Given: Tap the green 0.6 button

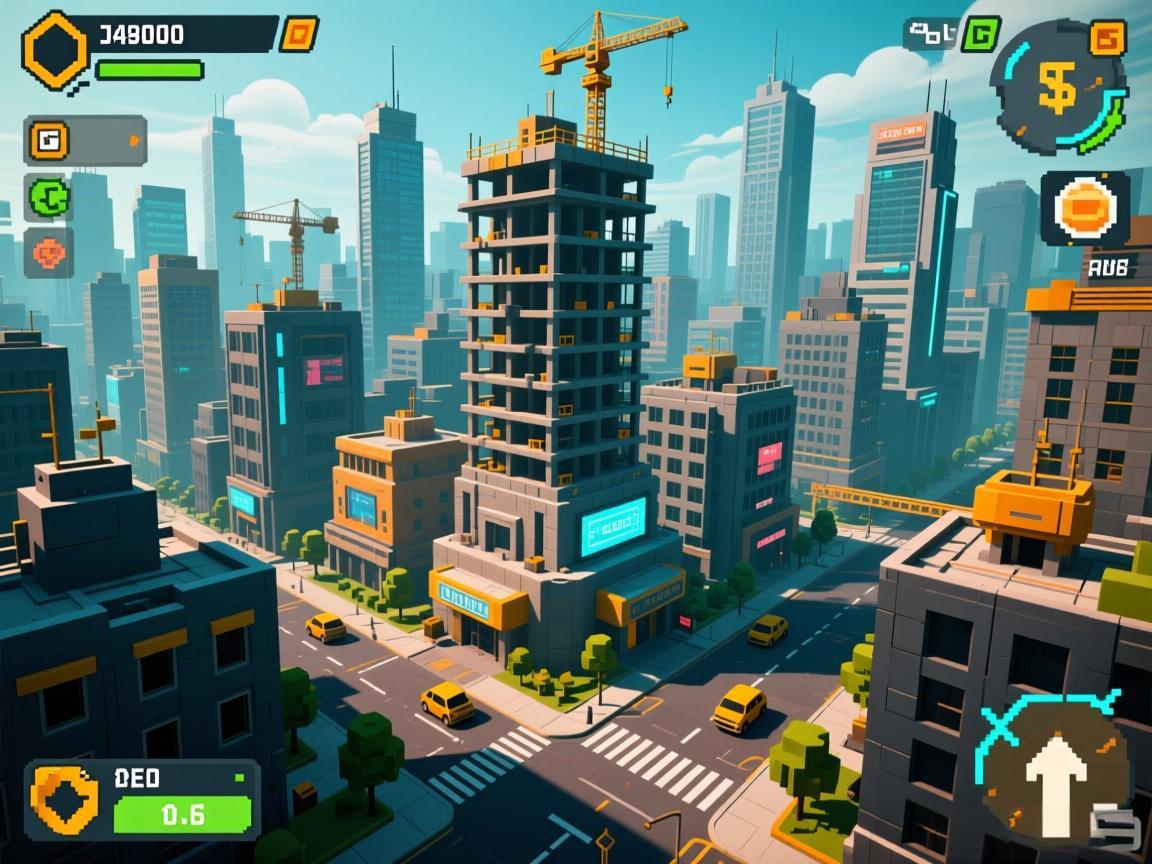Looking at the screenshot, I should point(182,815).
